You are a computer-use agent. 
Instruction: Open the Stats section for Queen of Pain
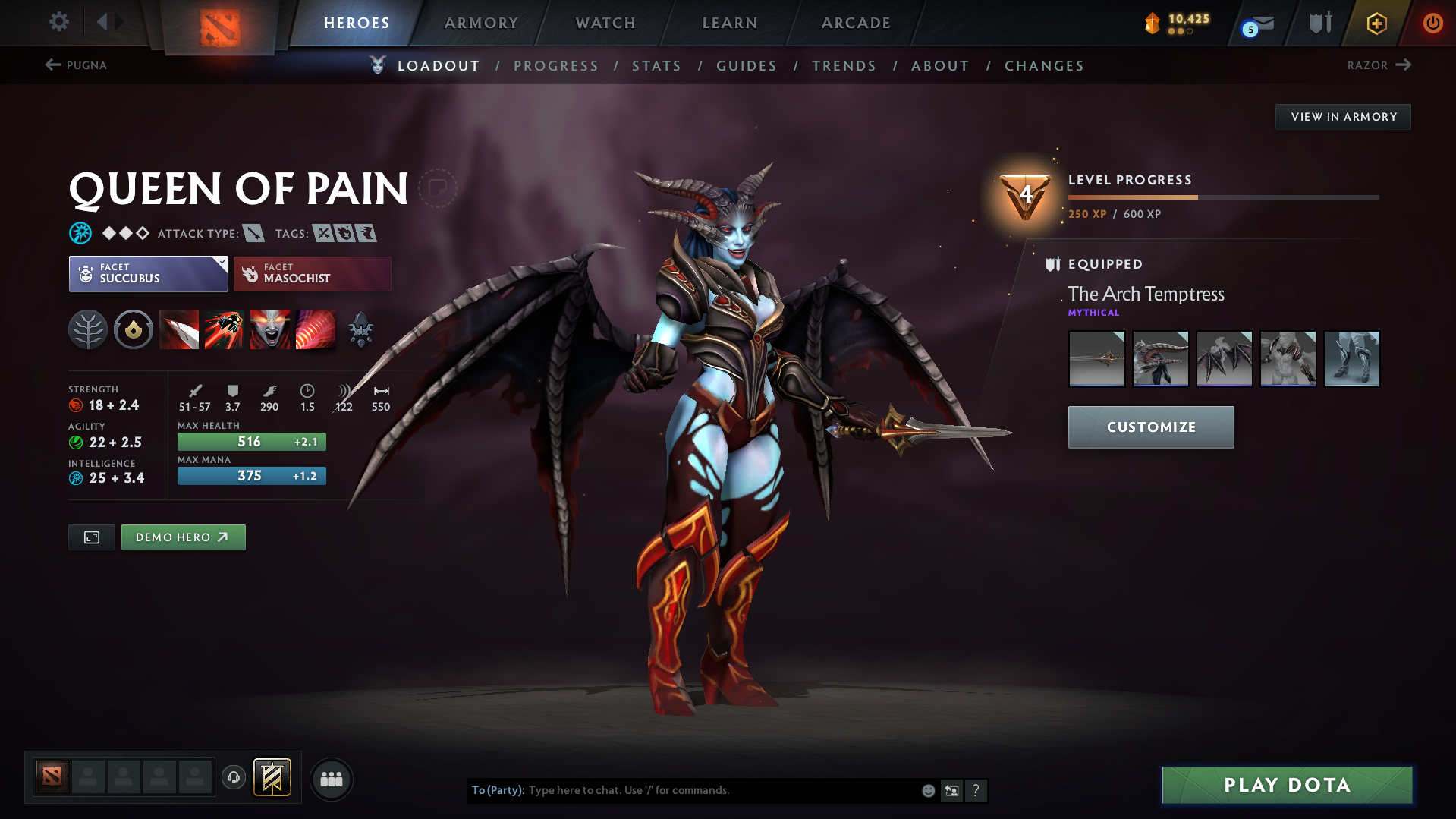click(x=656, y=65)
